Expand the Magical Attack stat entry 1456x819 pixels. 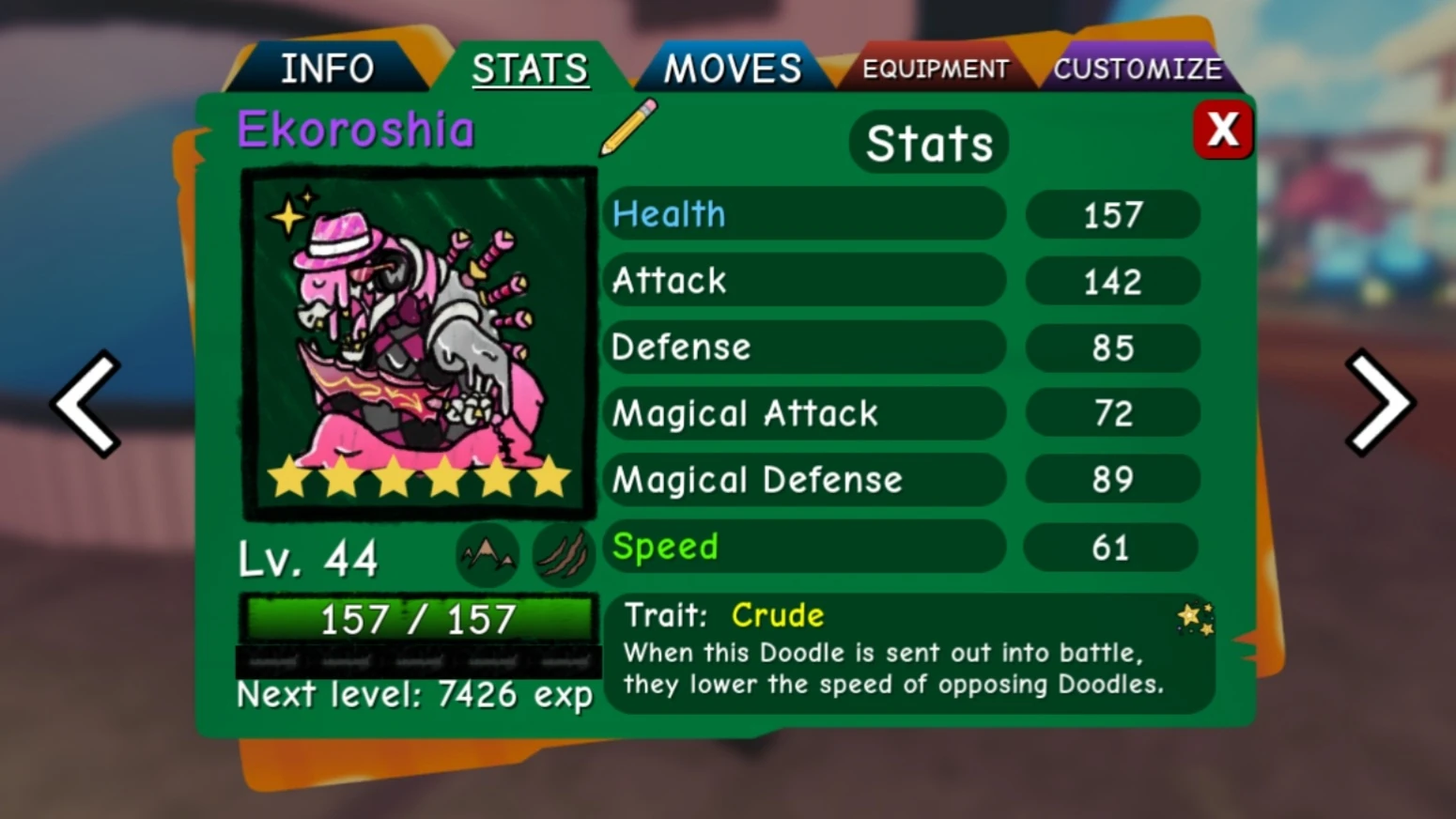click(804, 414)
